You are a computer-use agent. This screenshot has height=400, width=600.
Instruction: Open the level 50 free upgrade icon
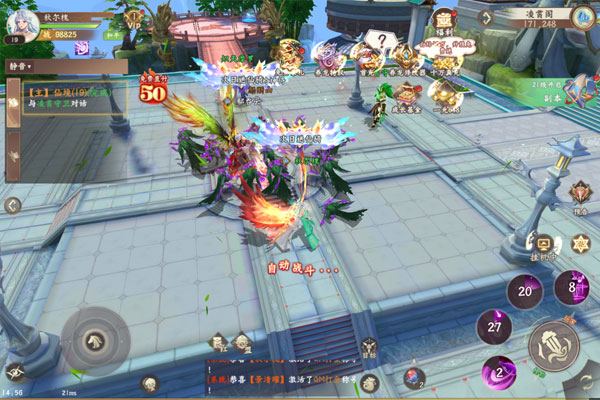coord(152,89)
